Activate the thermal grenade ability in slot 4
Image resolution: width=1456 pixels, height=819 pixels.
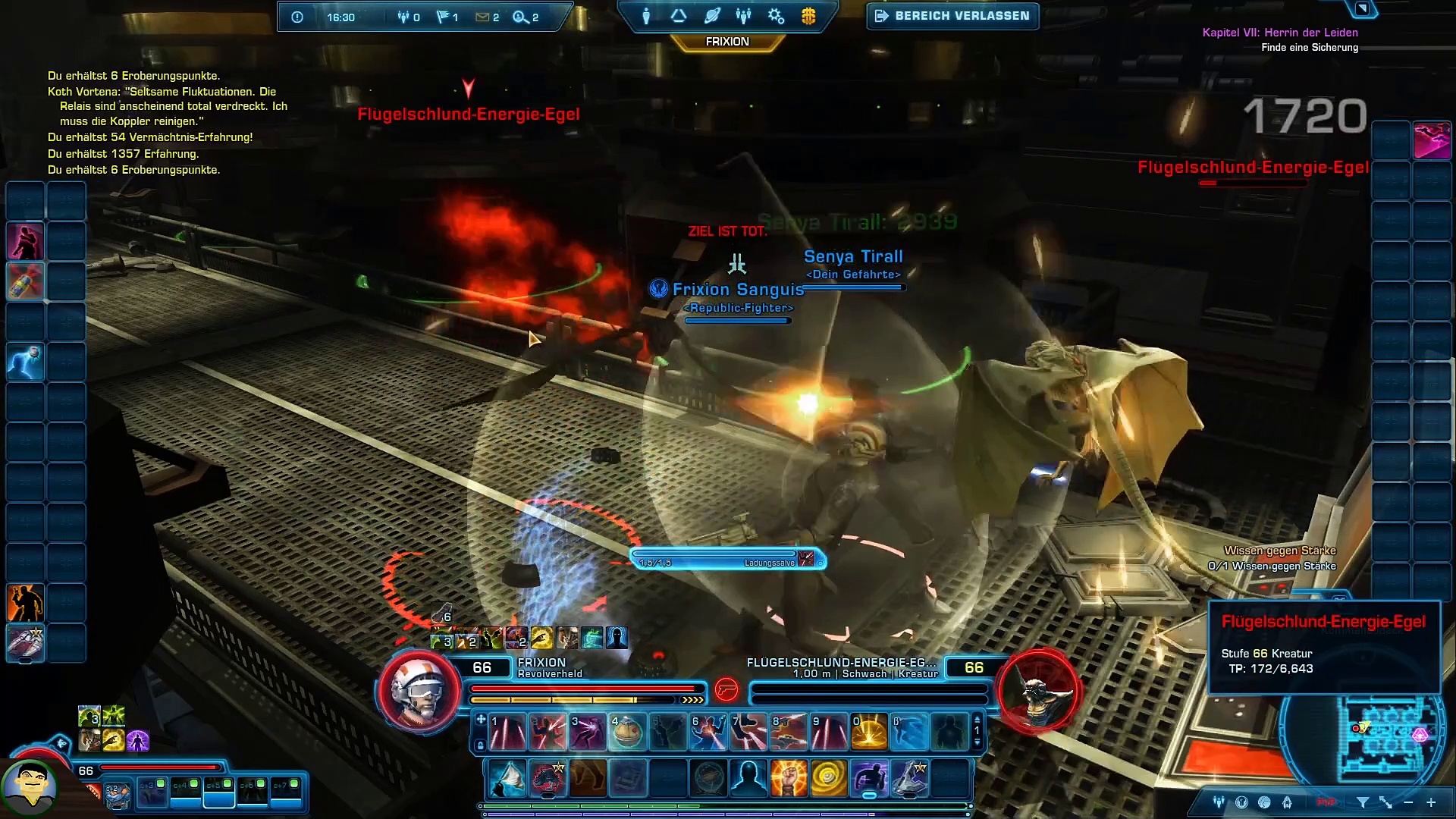coord(627,732)
